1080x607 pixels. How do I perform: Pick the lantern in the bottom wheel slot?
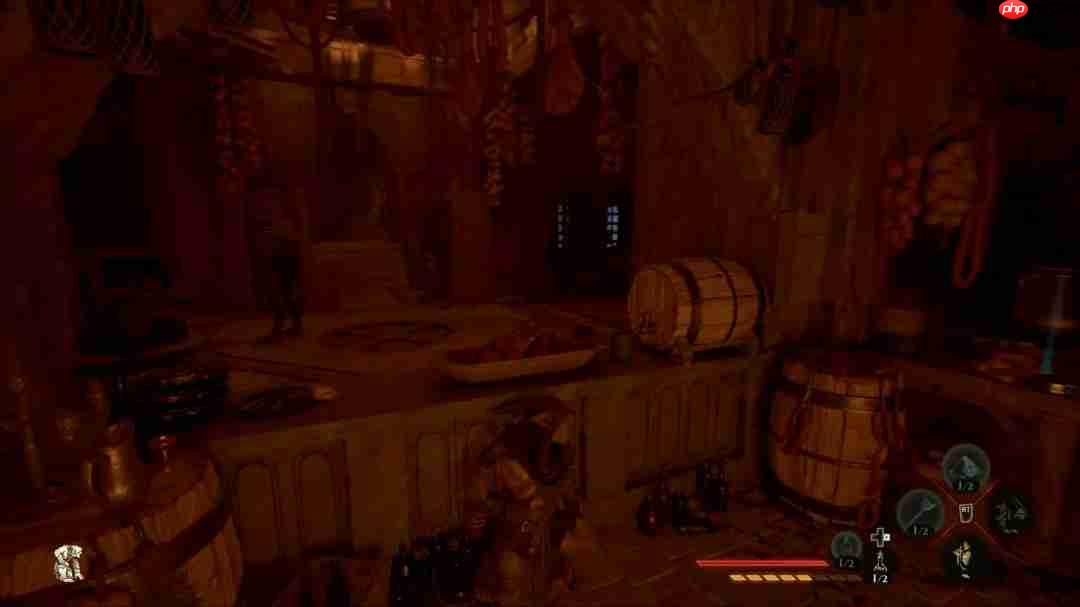tap(965, 556)
